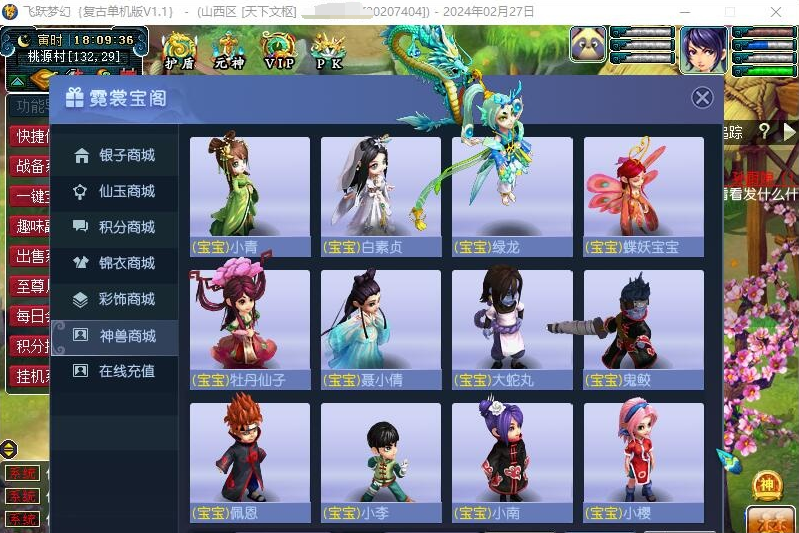Open the VIP icon in top bar
The image size is (799, 533).
[x=279, y=50]
